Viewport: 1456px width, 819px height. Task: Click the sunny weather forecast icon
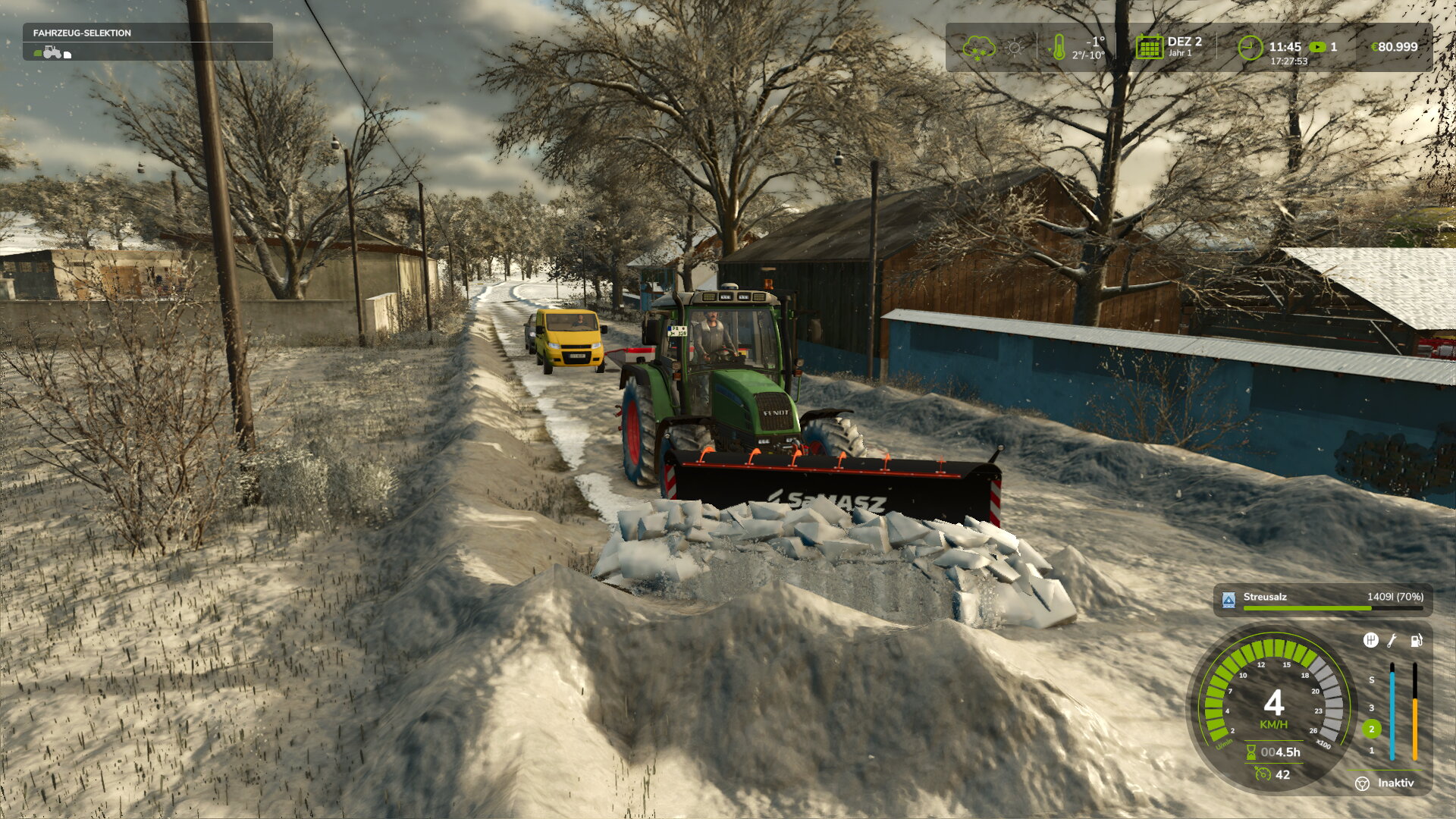1014,49
